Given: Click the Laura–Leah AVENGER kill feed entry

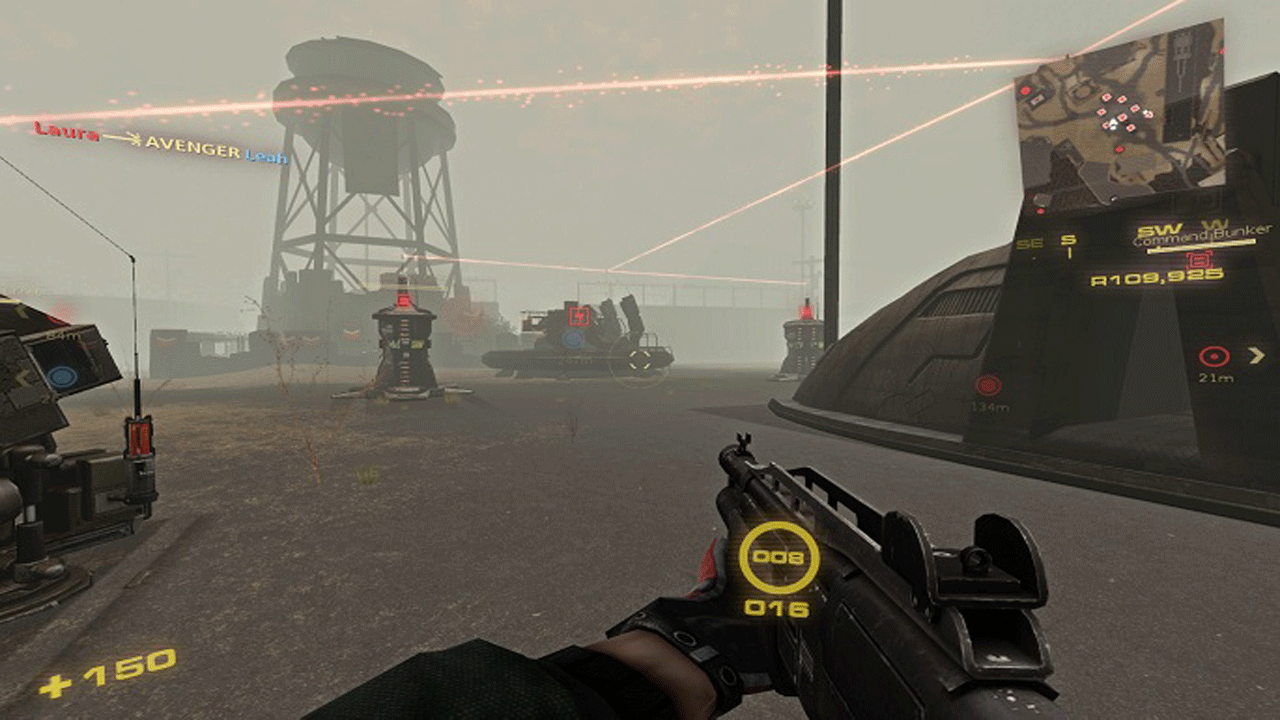Looking at the screenshot, I should tap(160, 143).
